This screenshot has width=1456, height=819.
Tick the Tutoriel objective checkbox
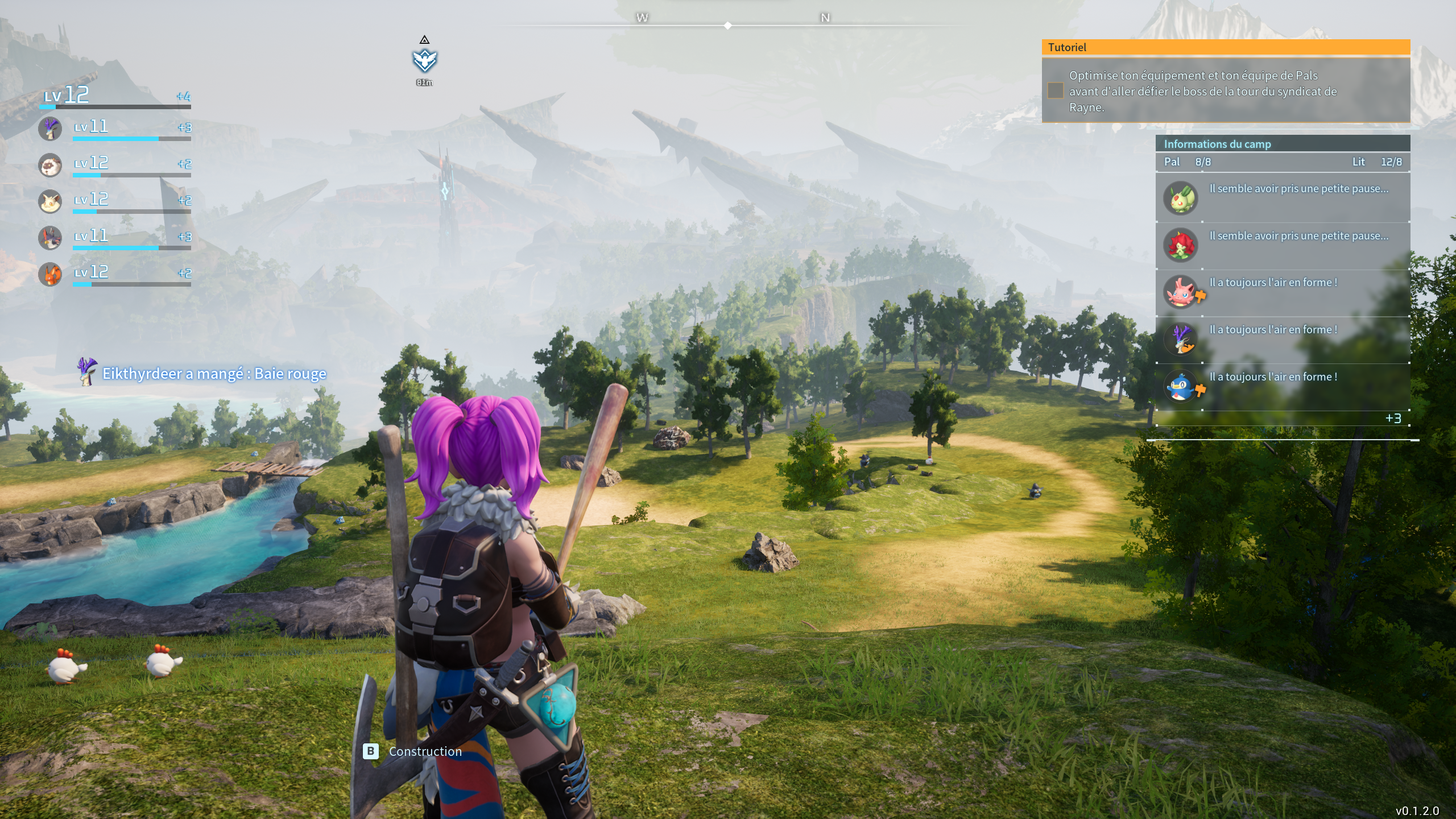[1056, 91]
